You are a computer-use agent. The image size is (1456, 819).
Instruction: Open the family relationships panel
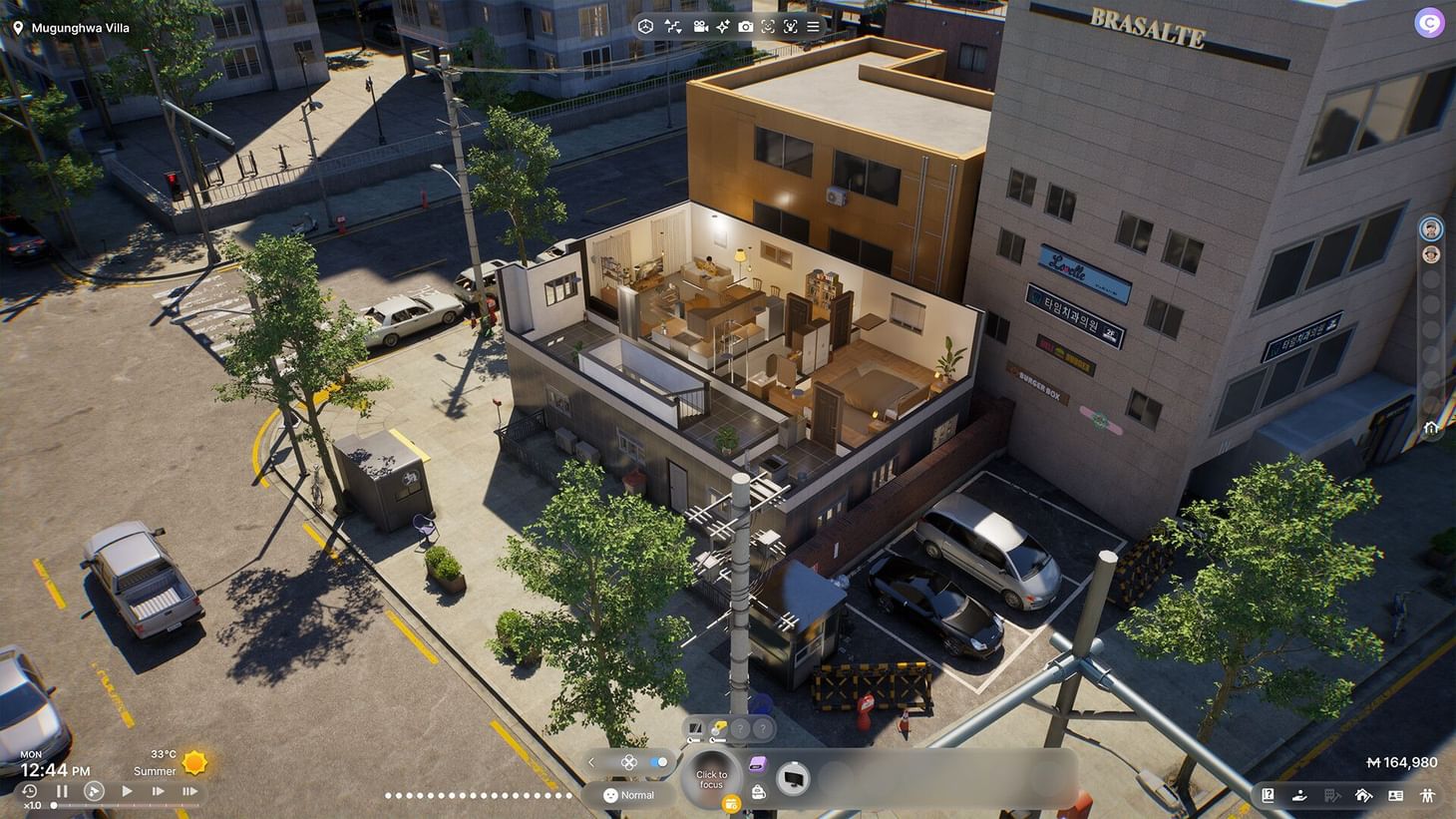(x=1428, y=795)
